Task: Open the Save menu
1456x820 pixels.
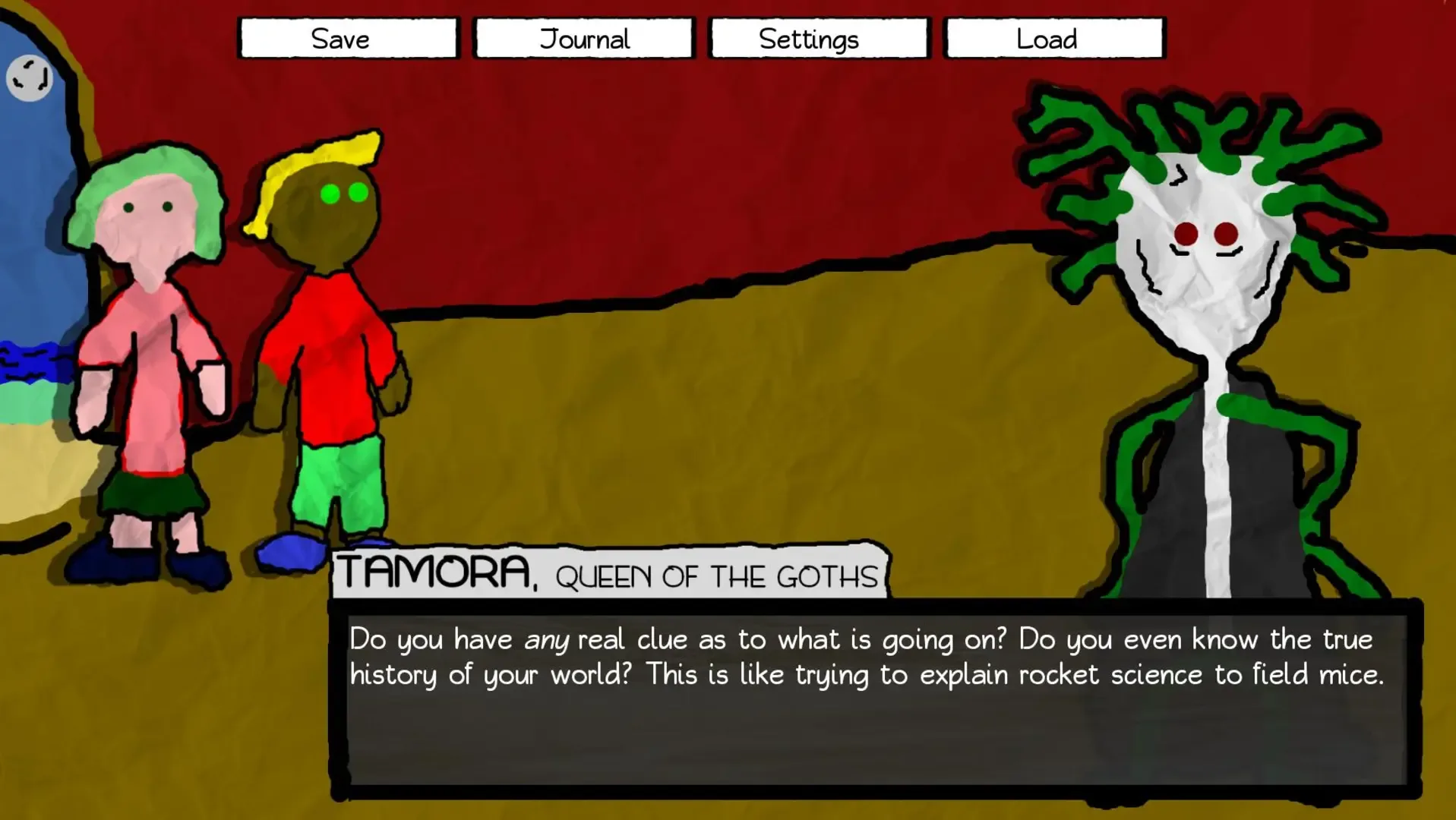Action: point(347,38)
